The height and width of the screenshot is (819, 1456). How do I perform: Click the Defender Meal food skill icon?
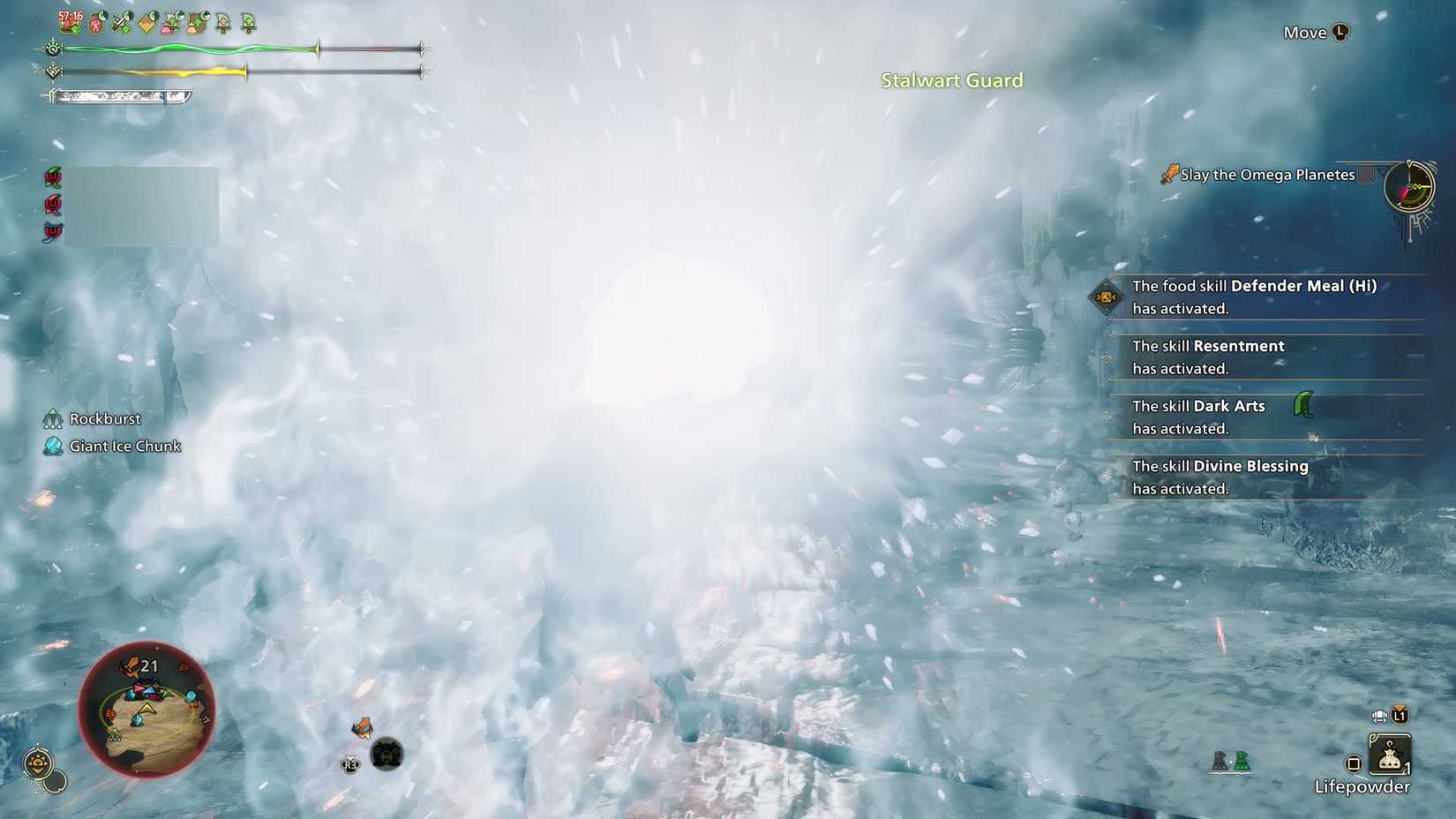1106,297
